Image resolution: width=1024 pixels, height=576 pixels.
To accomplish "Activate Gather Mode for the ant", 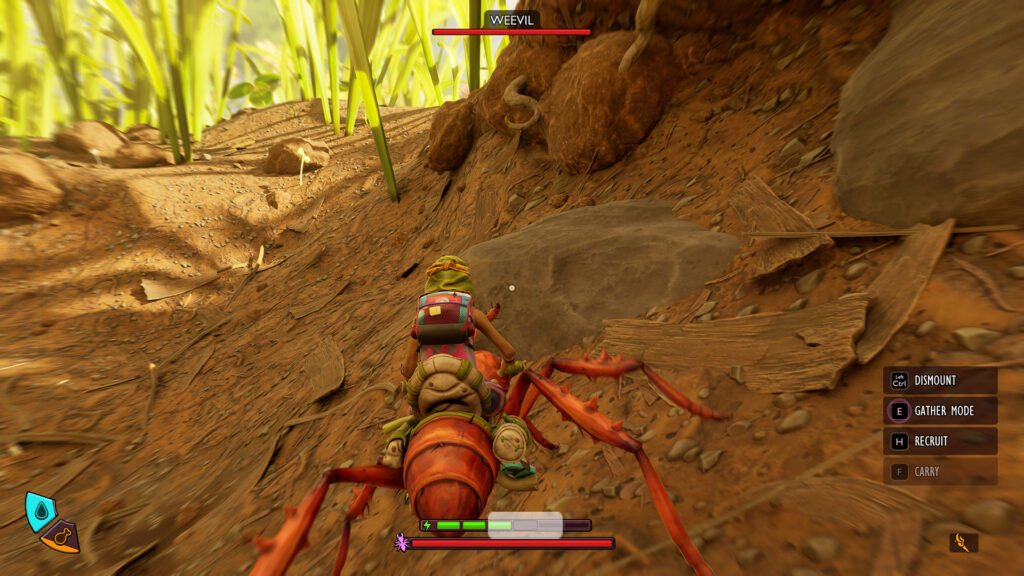I will [939, 411].
